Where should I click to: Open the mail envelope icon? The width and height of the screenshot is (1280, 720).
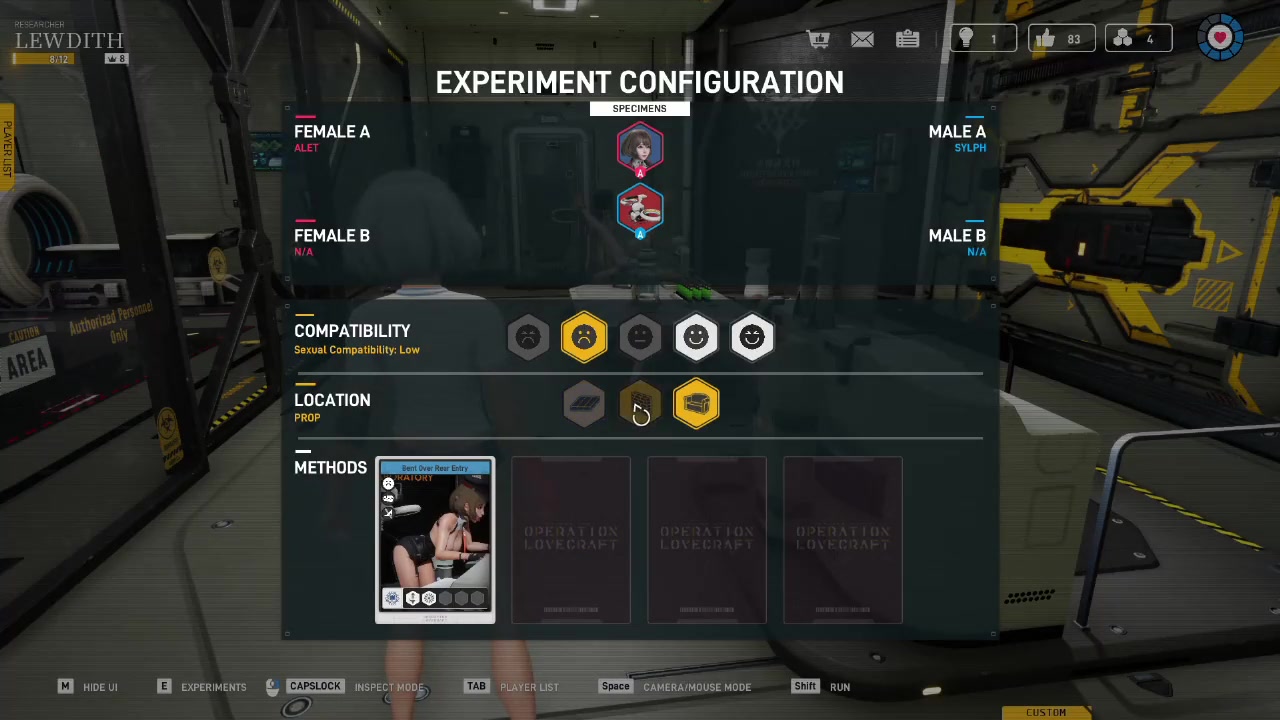point(862,39)
